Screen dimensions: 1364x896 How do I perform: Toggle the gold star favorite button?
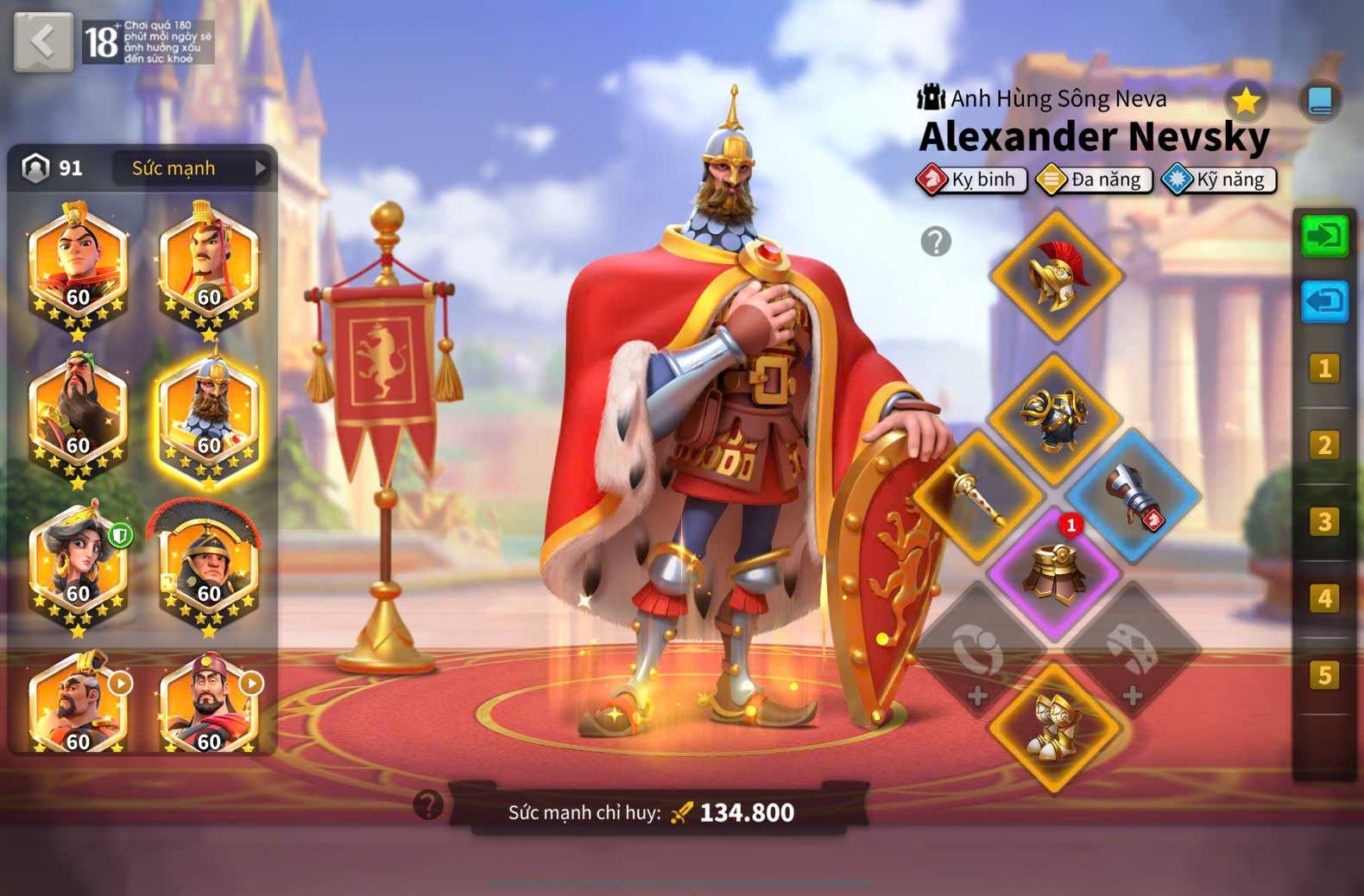click(x=1246, y=102)
